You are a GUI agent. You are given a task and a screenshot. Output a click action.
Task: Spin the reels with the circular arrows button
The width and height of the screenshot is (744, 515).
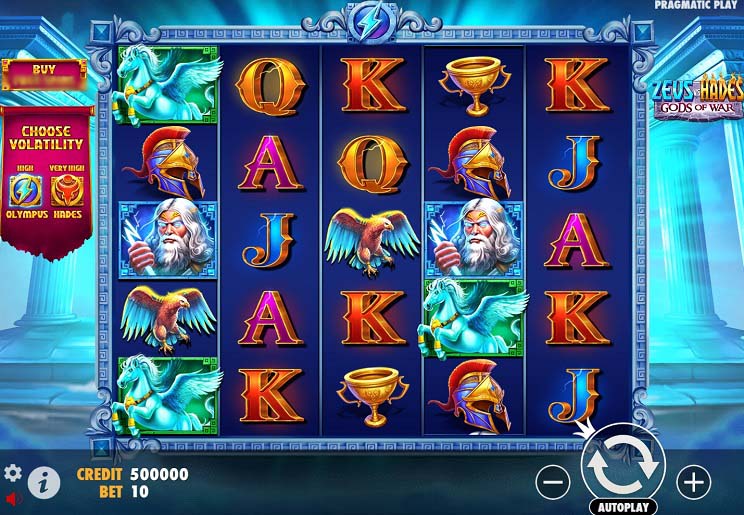(622, 461)
